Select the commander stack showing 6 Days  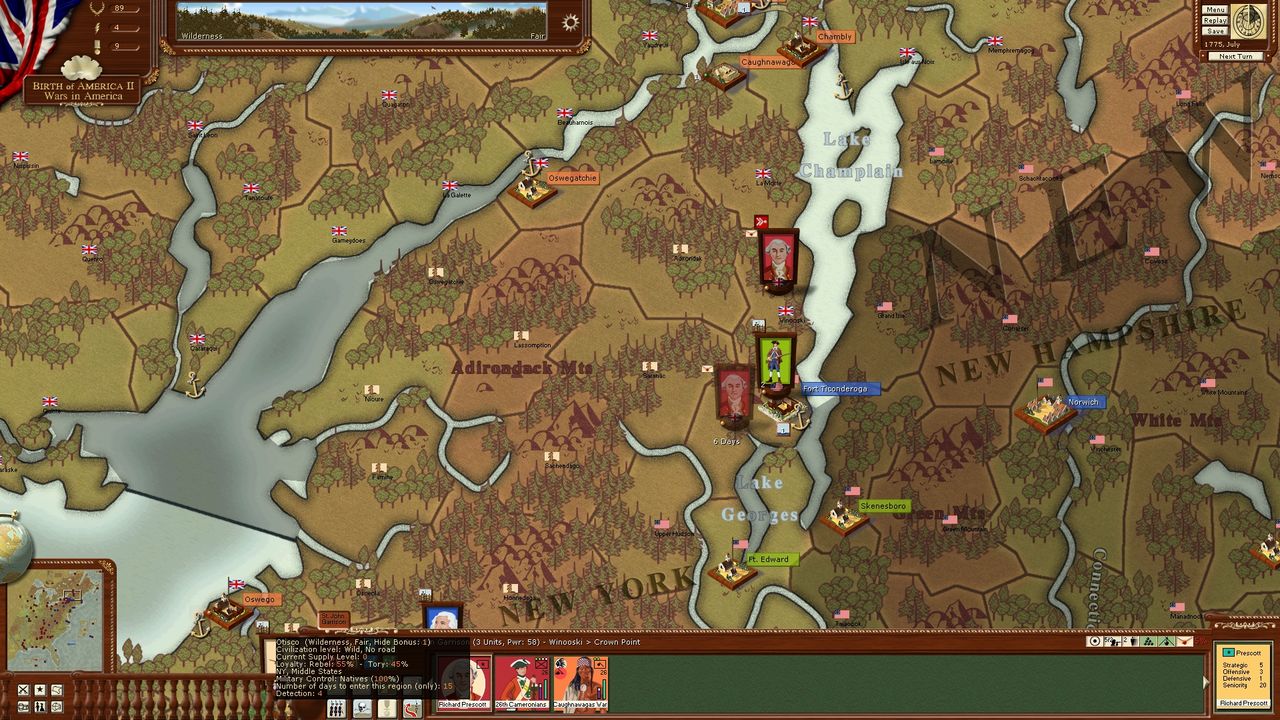734,394
